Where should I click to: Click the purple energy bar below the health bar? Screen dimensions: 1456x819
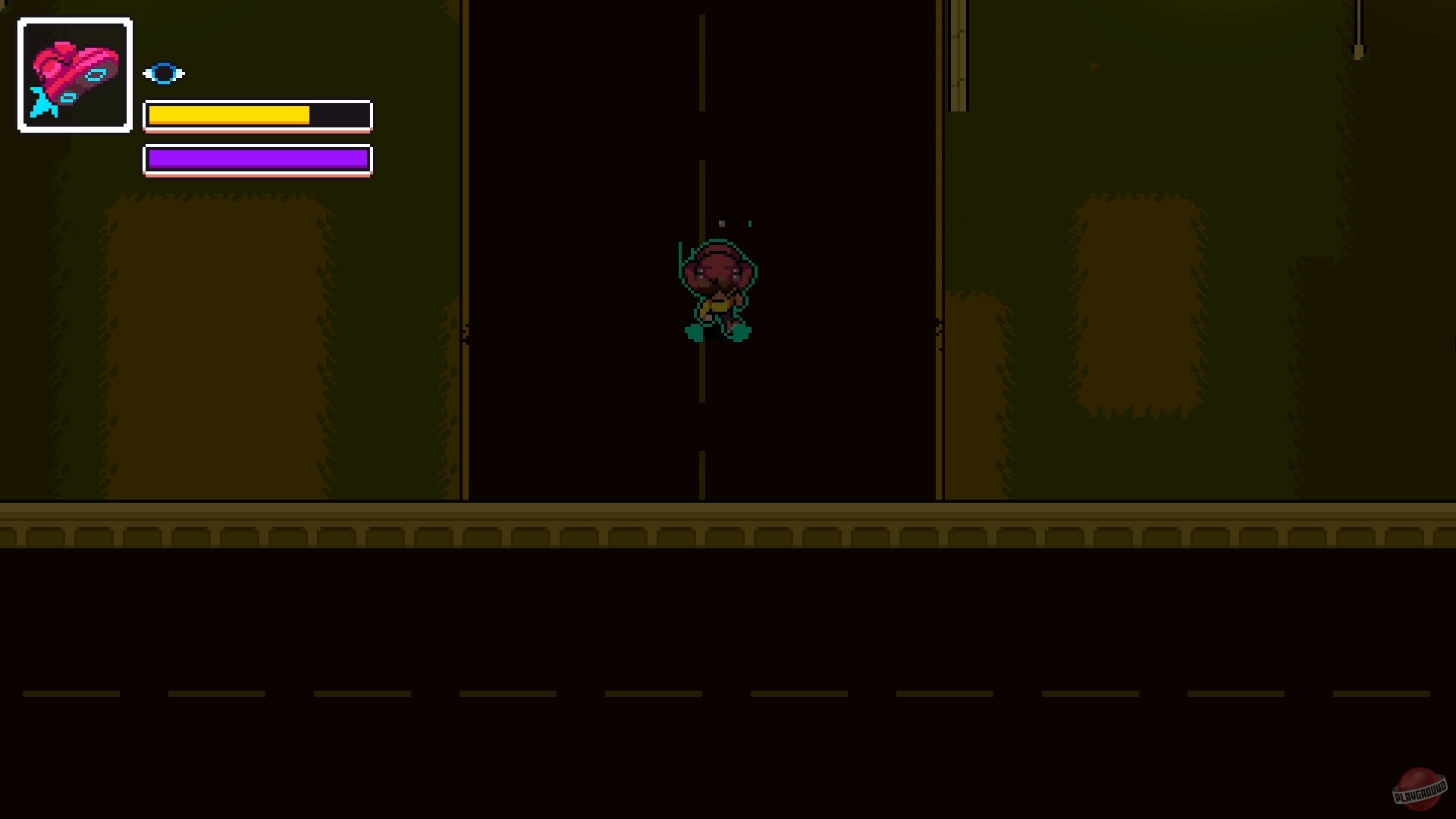[x=256, y=159]
